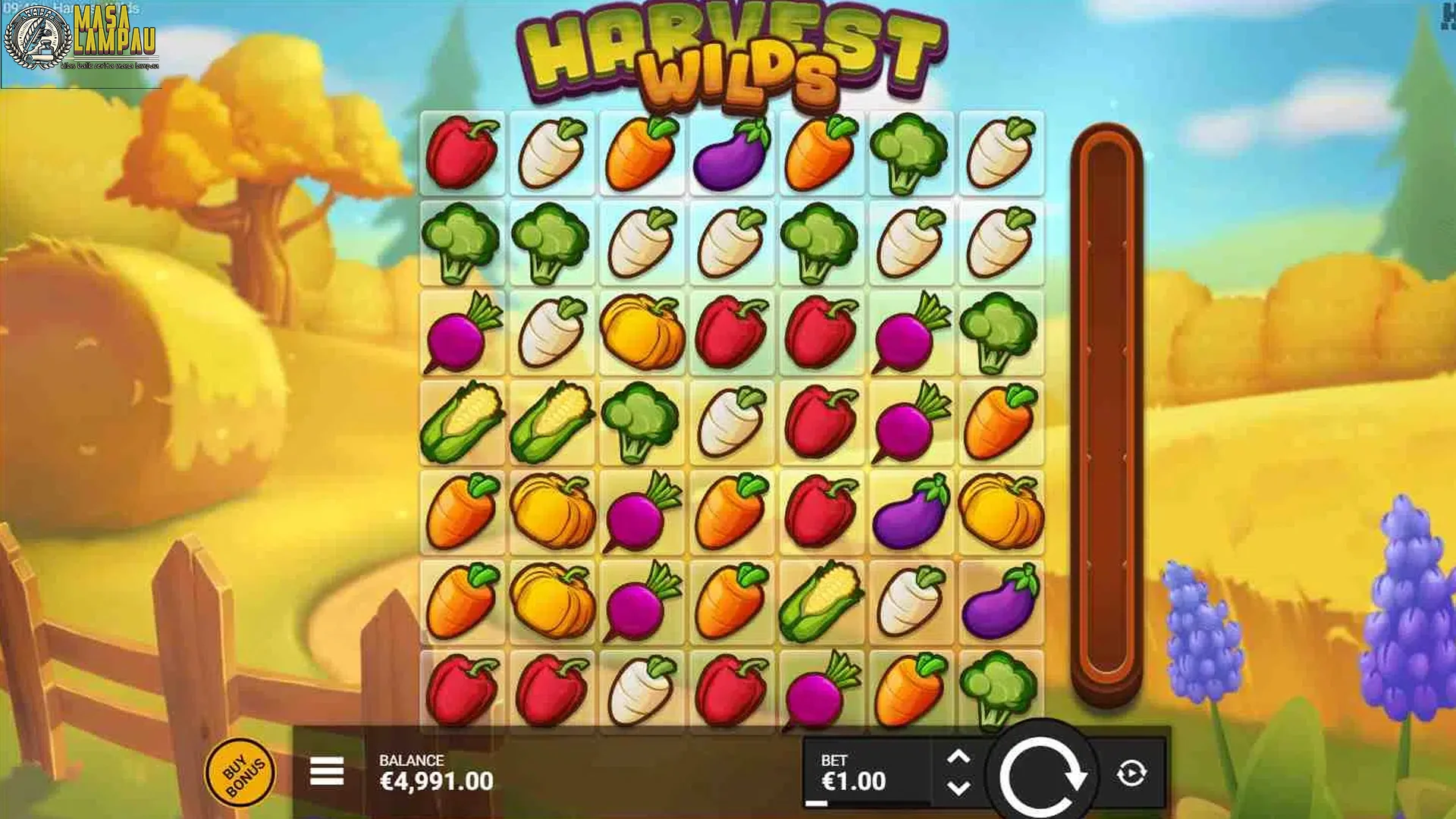The width and height of the screenshot is (1456, 819).
Task: Open the game menu with the hamburger icon
Action: point(326,769)
